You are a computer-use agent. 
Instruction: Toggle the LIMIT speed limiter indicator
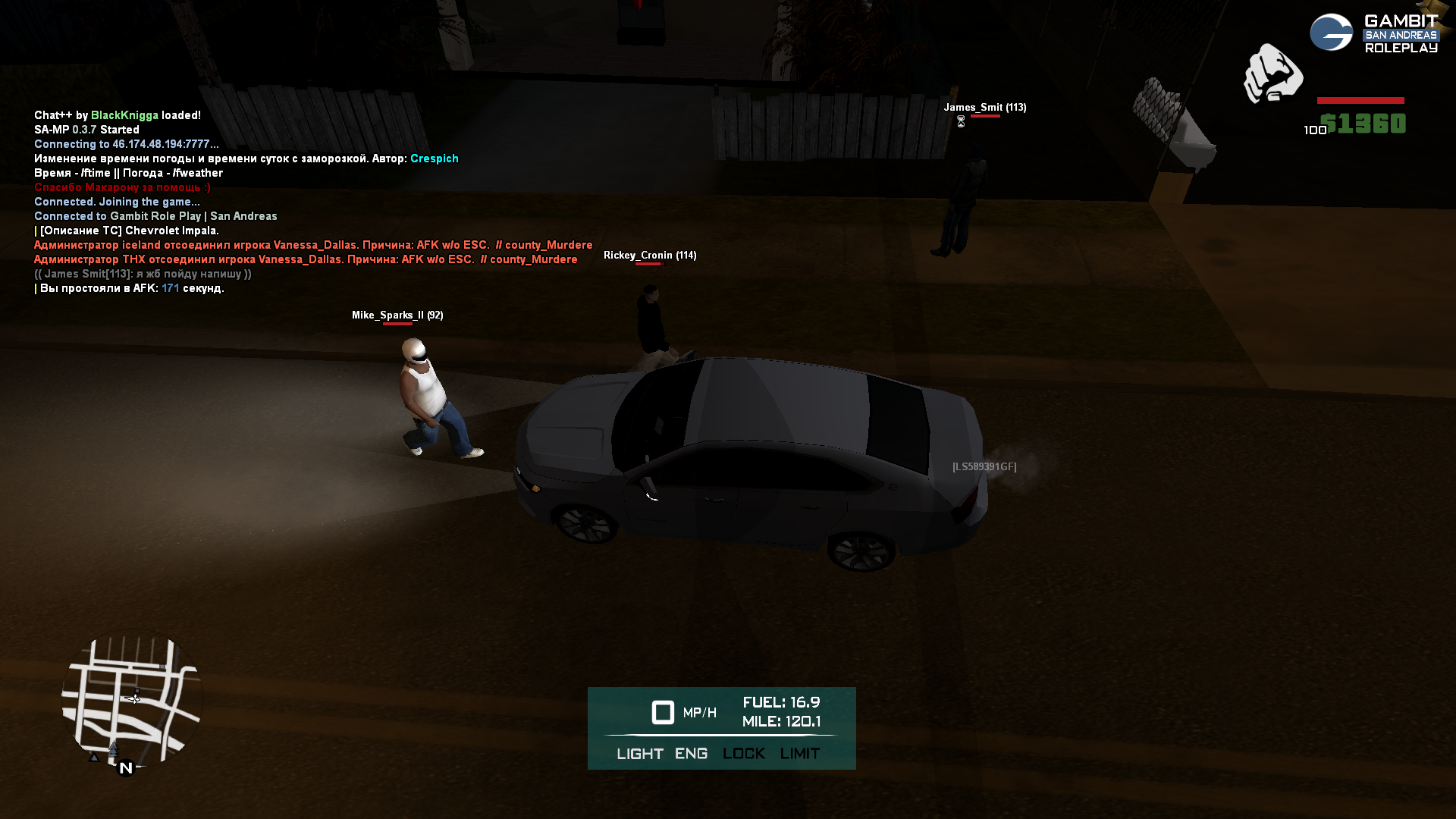799,754
